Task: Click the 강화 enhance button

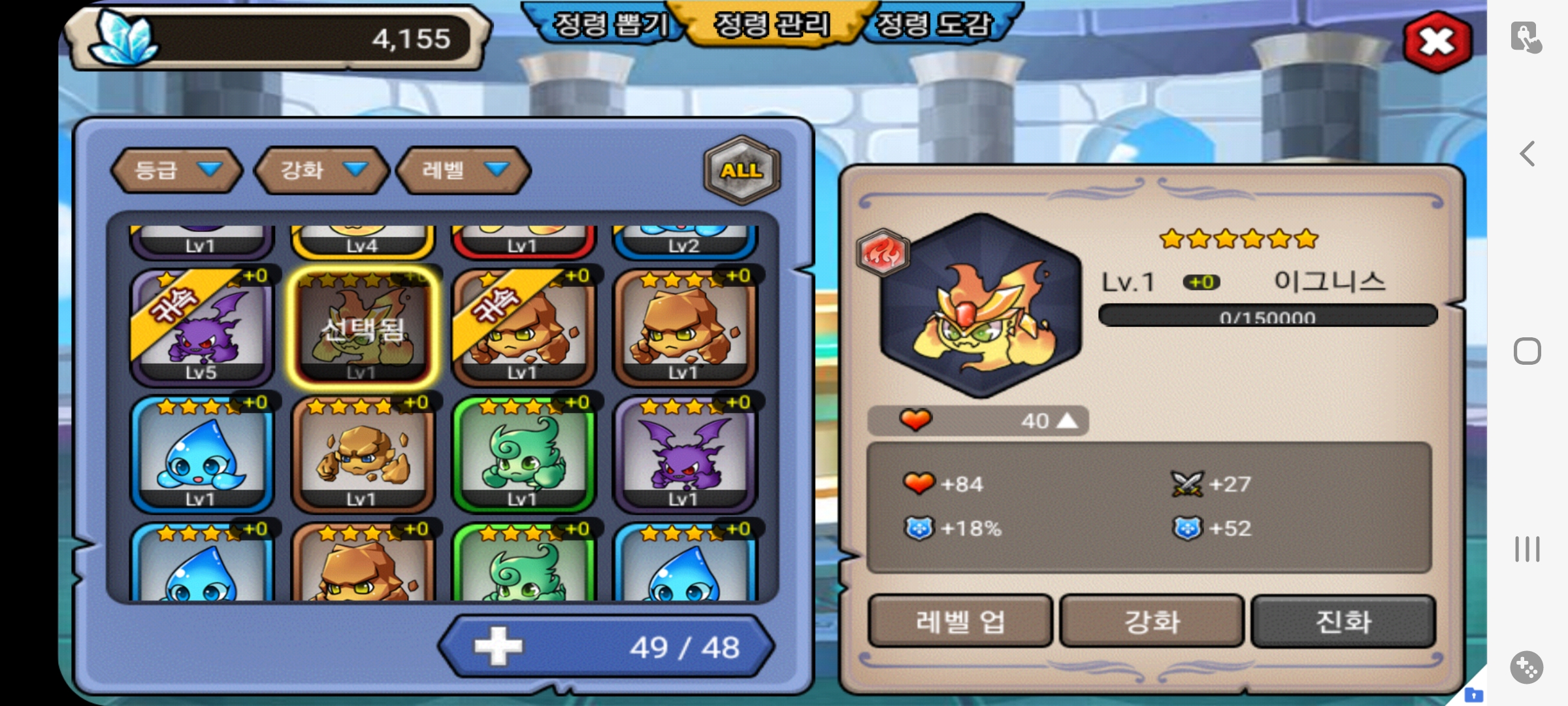Action: (x=1151, y=621)
